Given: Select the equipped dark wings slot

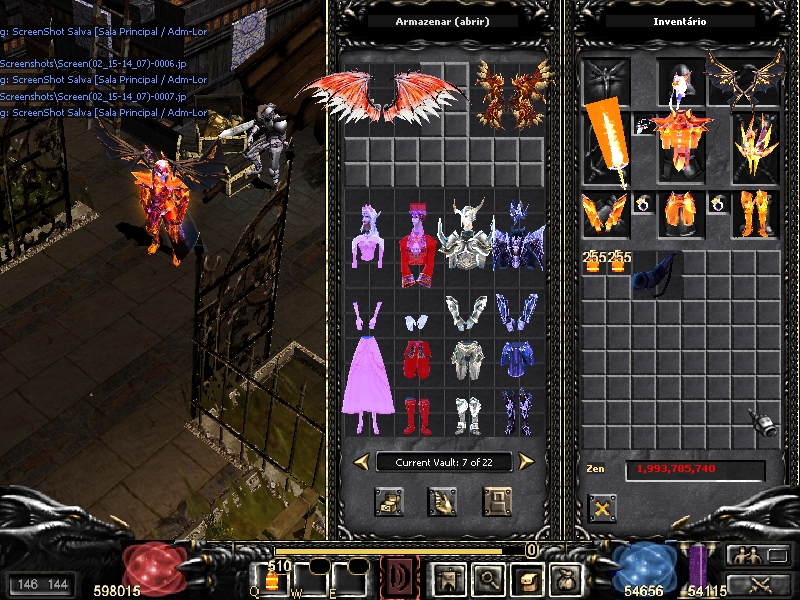Looking at the screenshot, I should click(744, 76).
